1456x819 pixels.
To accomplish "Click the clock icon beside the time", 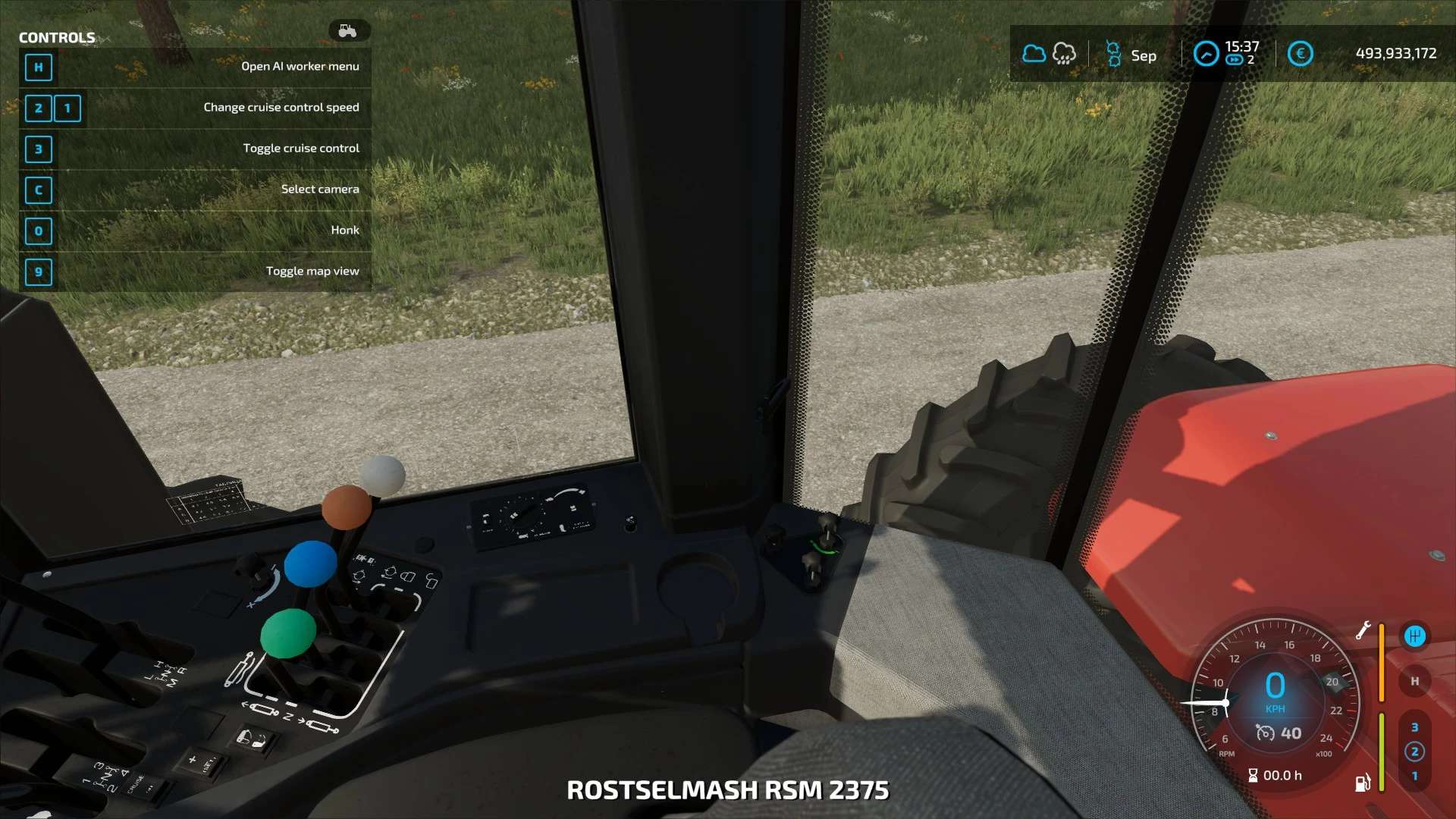I will click(x=1206, y=54).
